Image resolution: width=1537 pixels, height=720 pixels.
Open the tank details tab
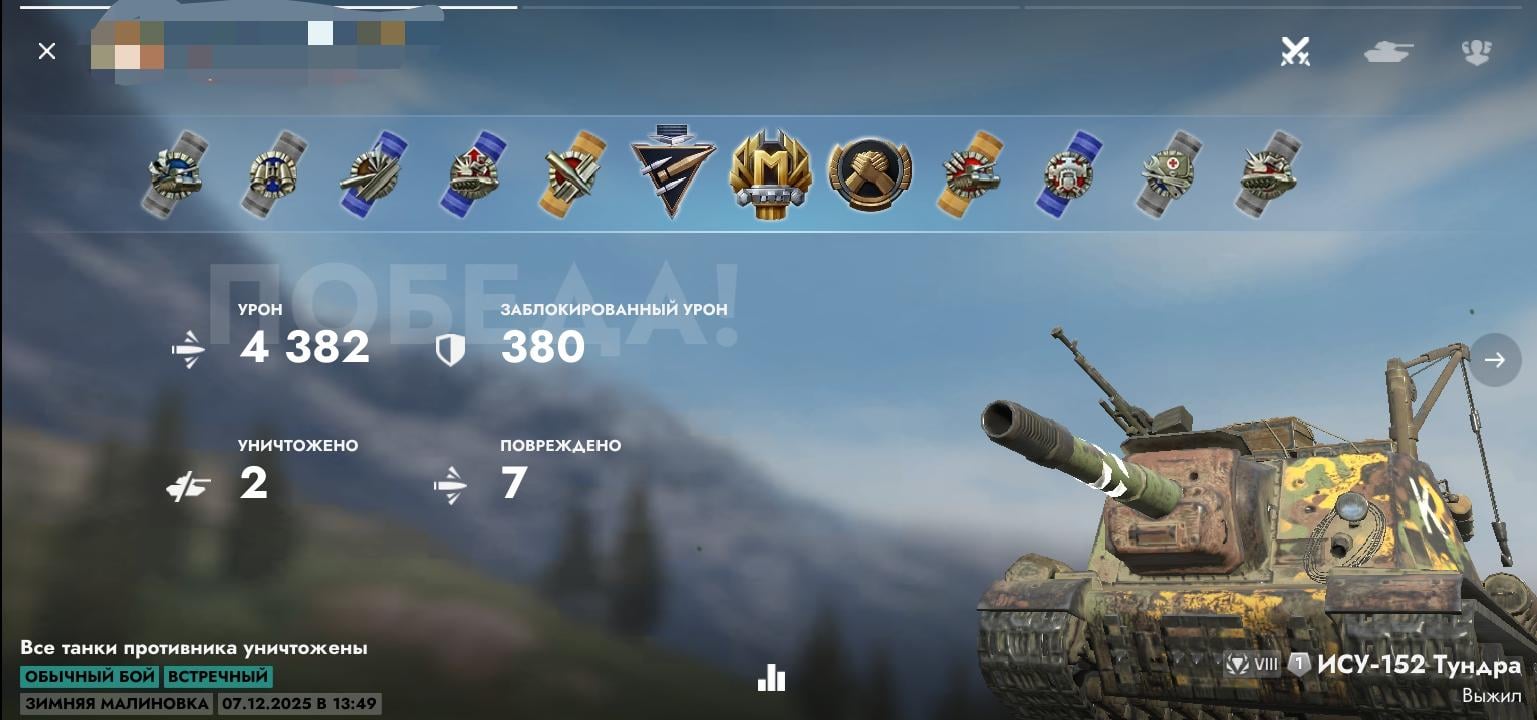coord(1389,51)
